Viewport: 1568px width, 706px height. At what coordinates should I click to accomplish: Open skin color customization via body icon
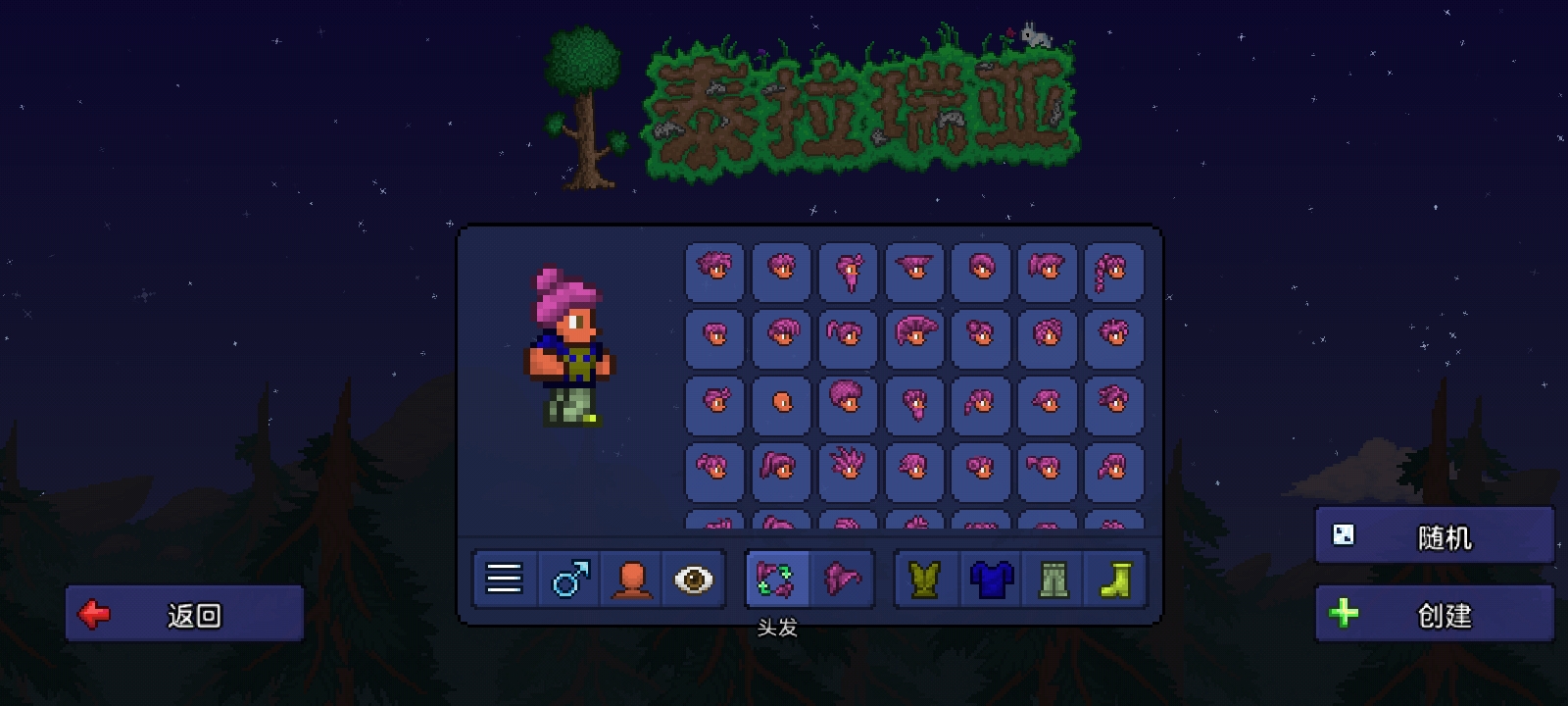[x=630, y=579]
